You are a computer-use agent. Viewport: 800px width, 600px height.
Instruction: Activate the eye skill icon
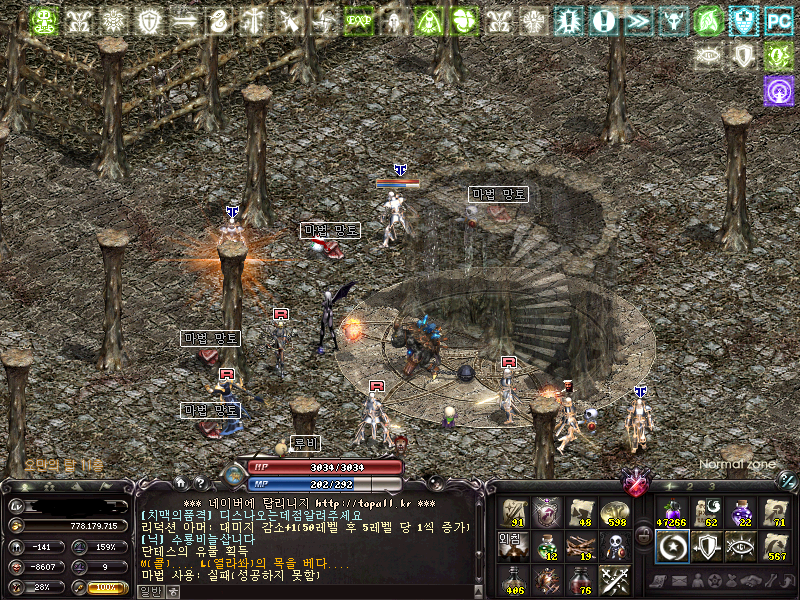[x=741, y=546]
